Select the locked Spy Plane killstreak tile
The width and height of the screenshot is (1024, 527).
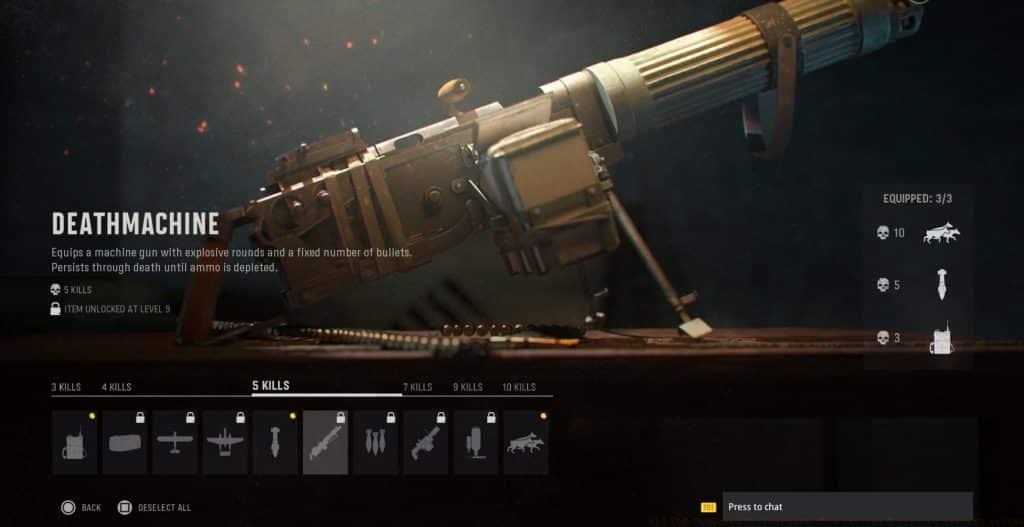click(175, 442)
